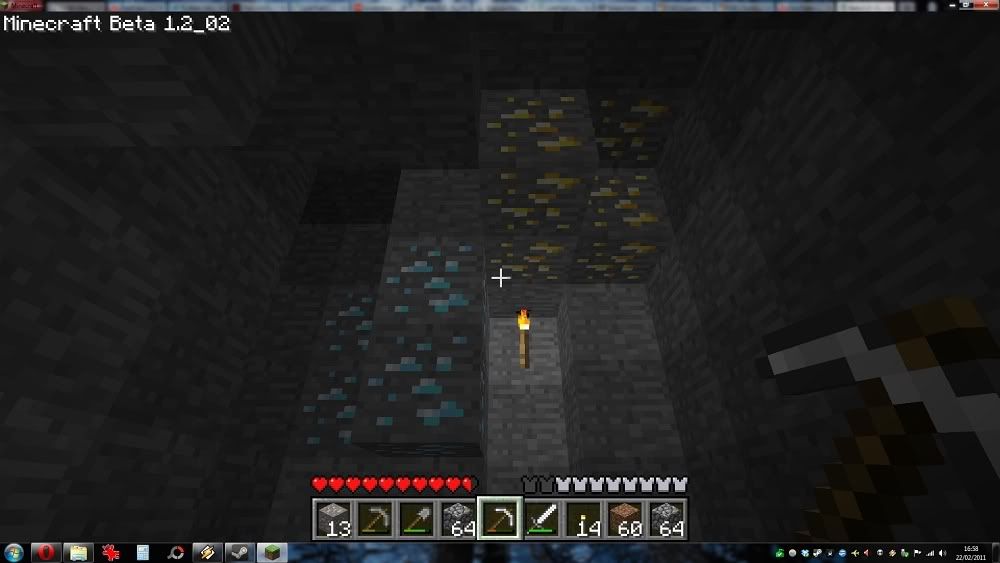Image resolution: width=1000 pixels, height=563 pixels.
Task: Choose the stack of 60 dirt blocks
Action: (x=623, y=519)
